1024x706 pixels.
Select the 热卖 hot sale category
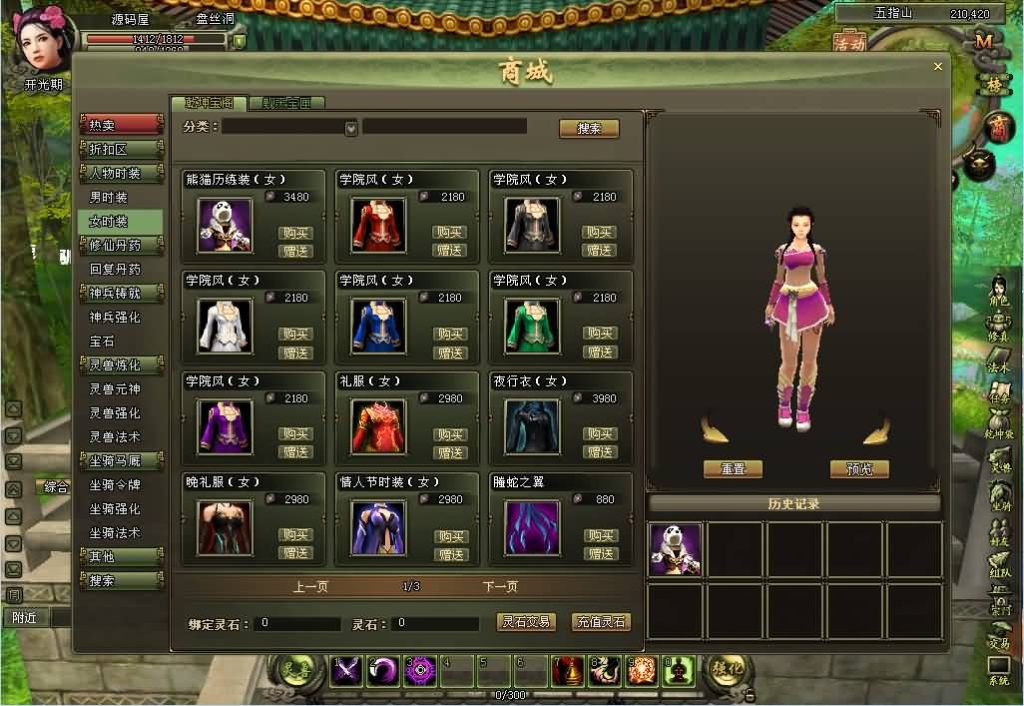point(121,125)
